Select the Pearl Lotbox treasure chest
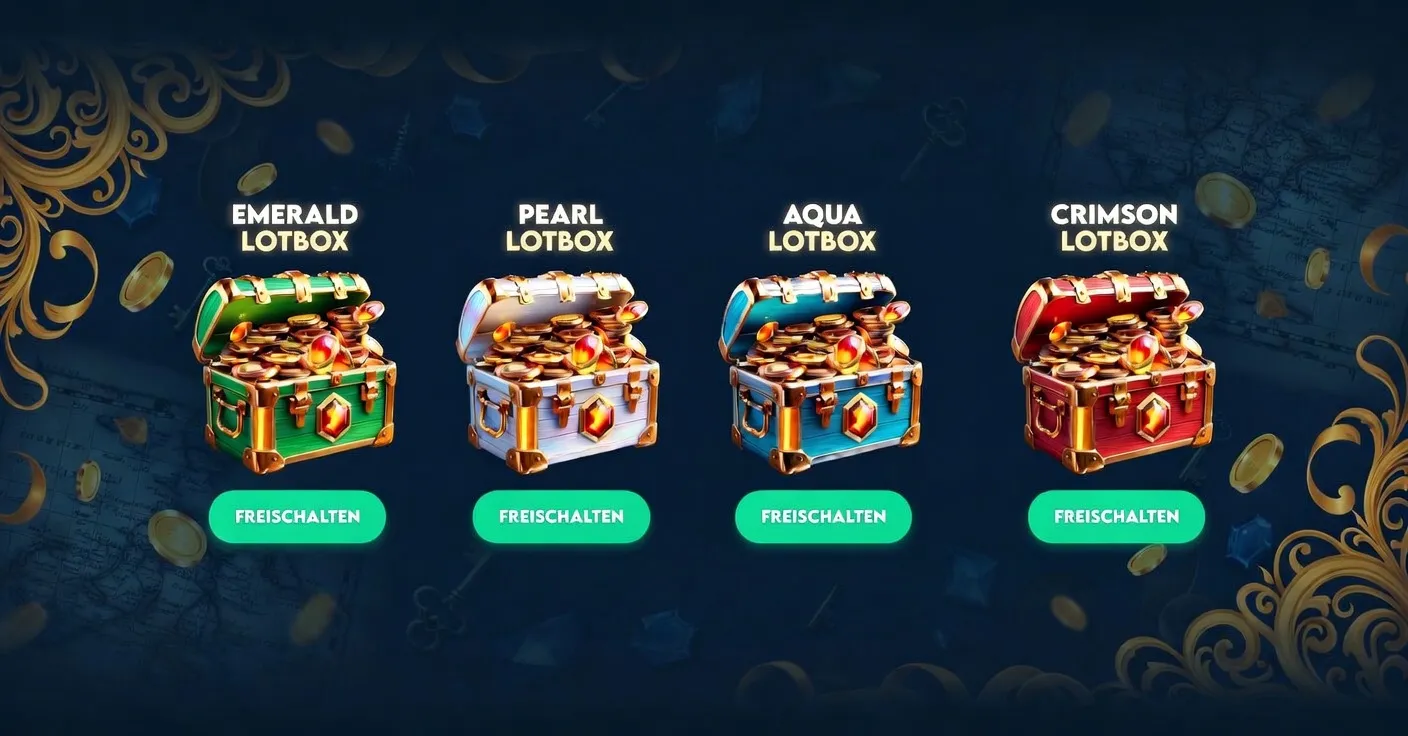The width and height of the screenshot is (1408, 736). (x=560, y=380)
